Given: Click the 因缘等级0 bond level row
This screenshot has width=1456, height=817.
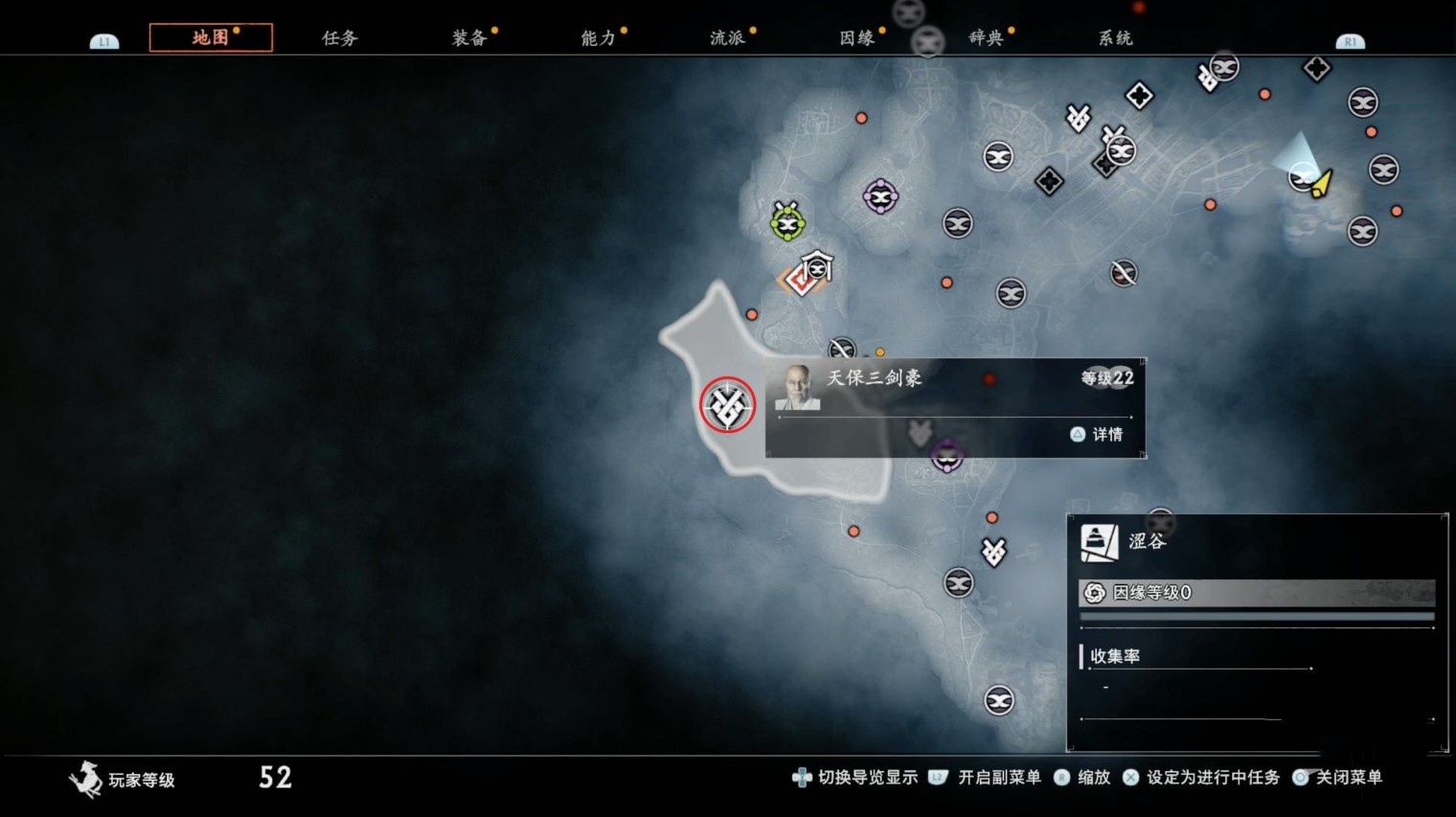Looking at the screenshot, I should tap(1256, 593).
